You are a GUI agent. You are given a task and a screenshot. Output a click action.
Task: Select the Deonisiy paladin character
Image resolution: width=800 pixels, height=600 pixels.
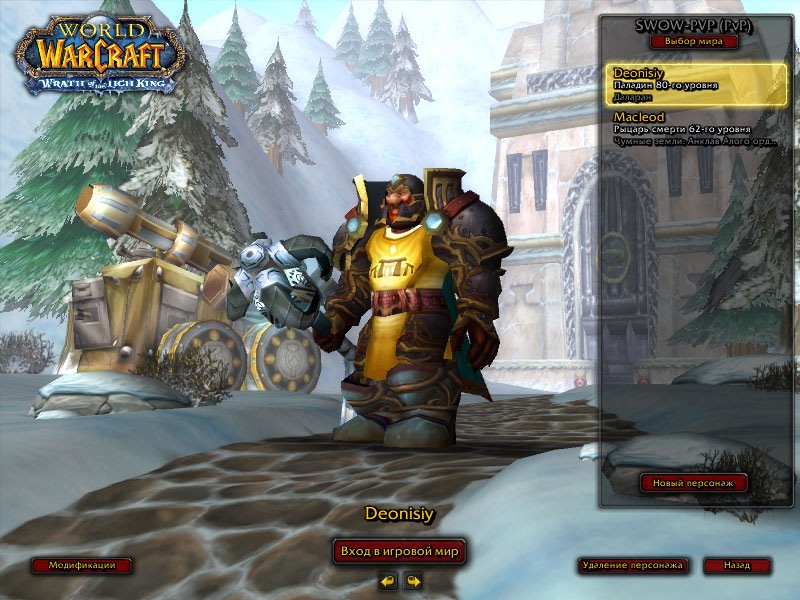696,84
